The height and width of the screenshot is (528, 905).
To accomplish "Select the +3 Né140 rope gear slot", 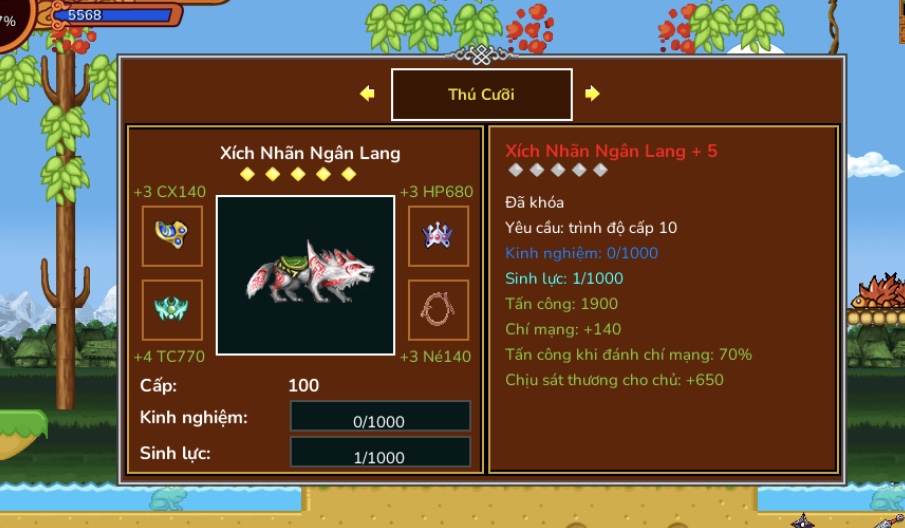I will pos(438,310).
